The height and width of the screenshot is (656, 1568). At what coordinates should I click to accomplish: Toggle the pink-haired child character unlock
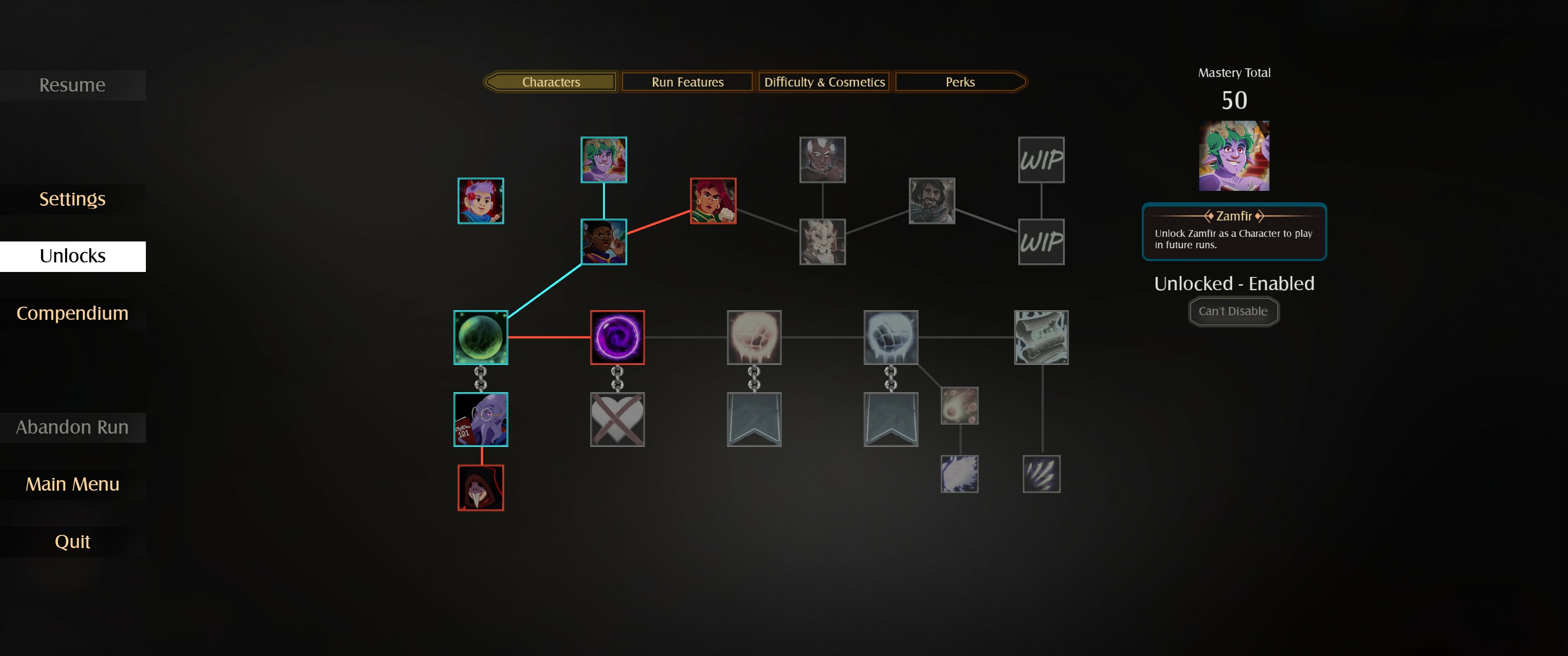pos(480,201)
